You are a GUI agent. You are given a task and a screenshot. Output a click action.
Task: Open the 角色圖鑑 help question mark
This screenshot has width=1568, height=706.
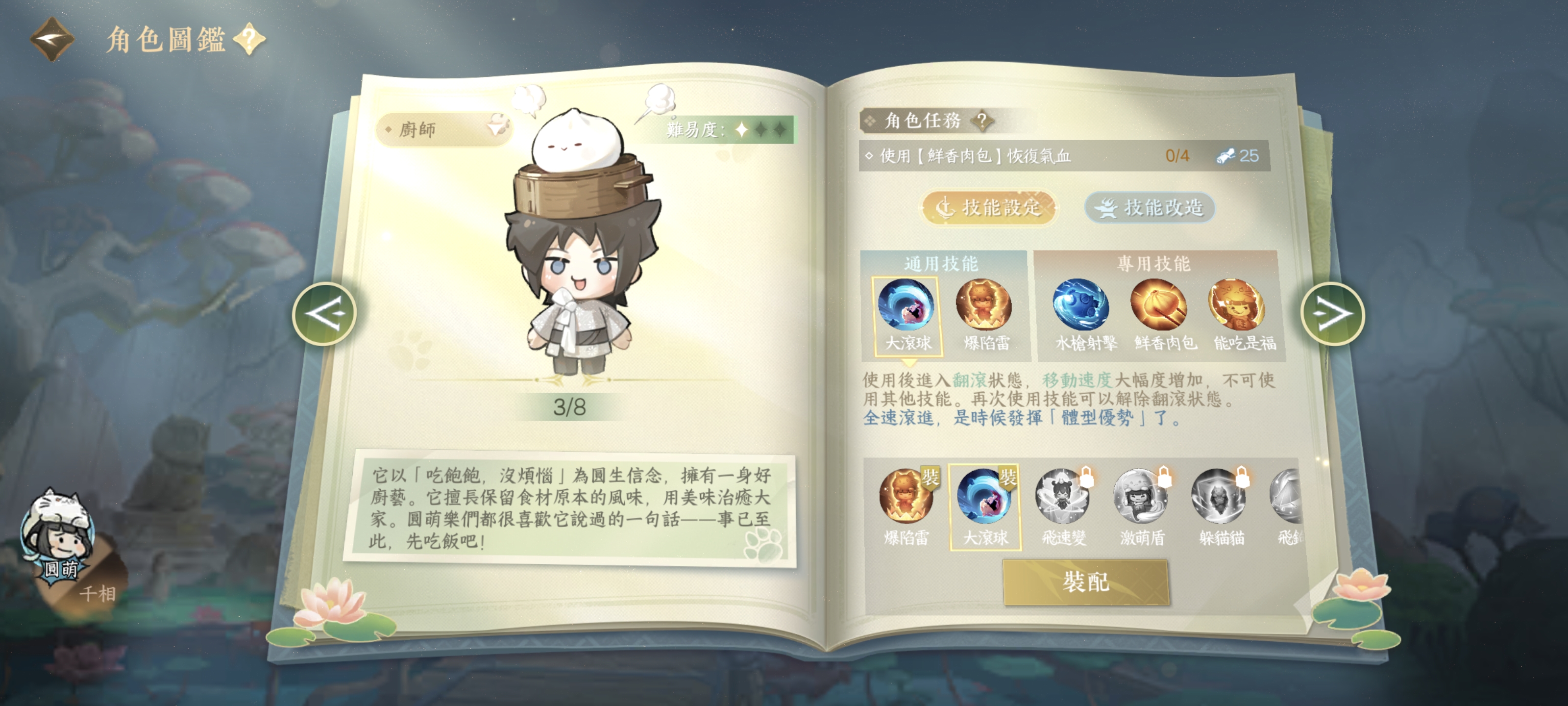pyautogui.click(x=249, y=40)
